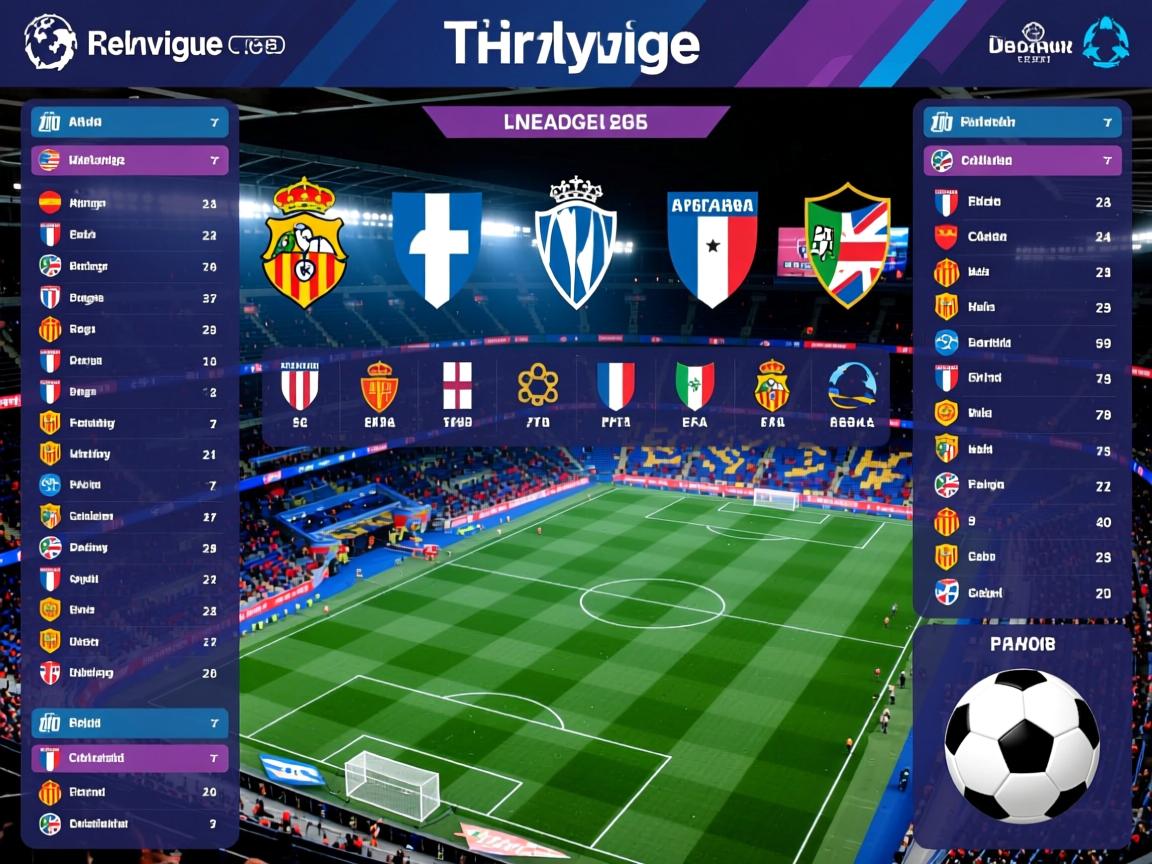Select the blue swirl emblem team
The height and width of the screenshot is (864, 1152).
coord(852,394)
